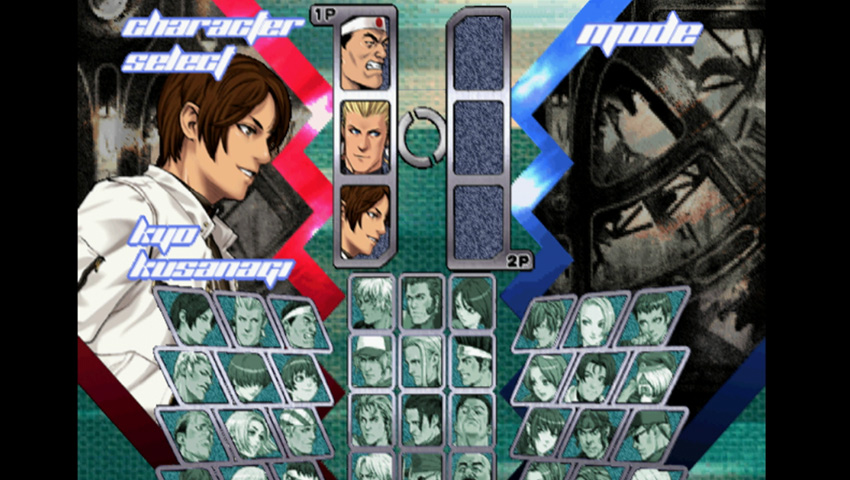The image size is (850, 480).
Task: Select the top empty slot of the 2P team
Action: [x=478, y=52]
